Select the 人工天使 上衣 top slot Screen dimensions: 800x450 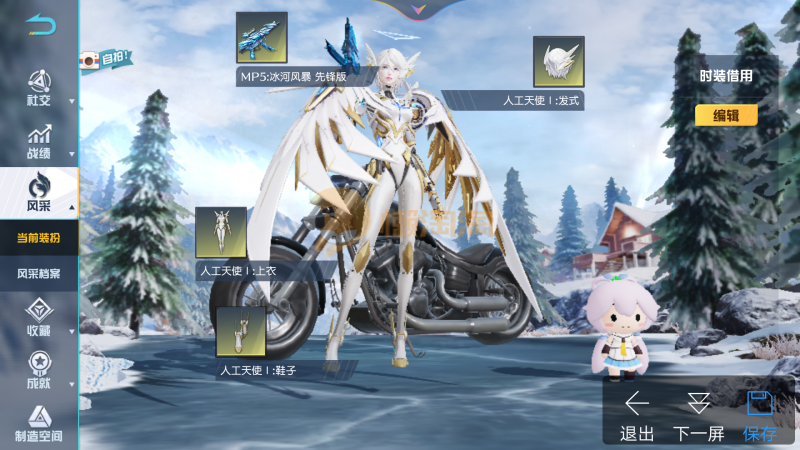tap(221, 232)
